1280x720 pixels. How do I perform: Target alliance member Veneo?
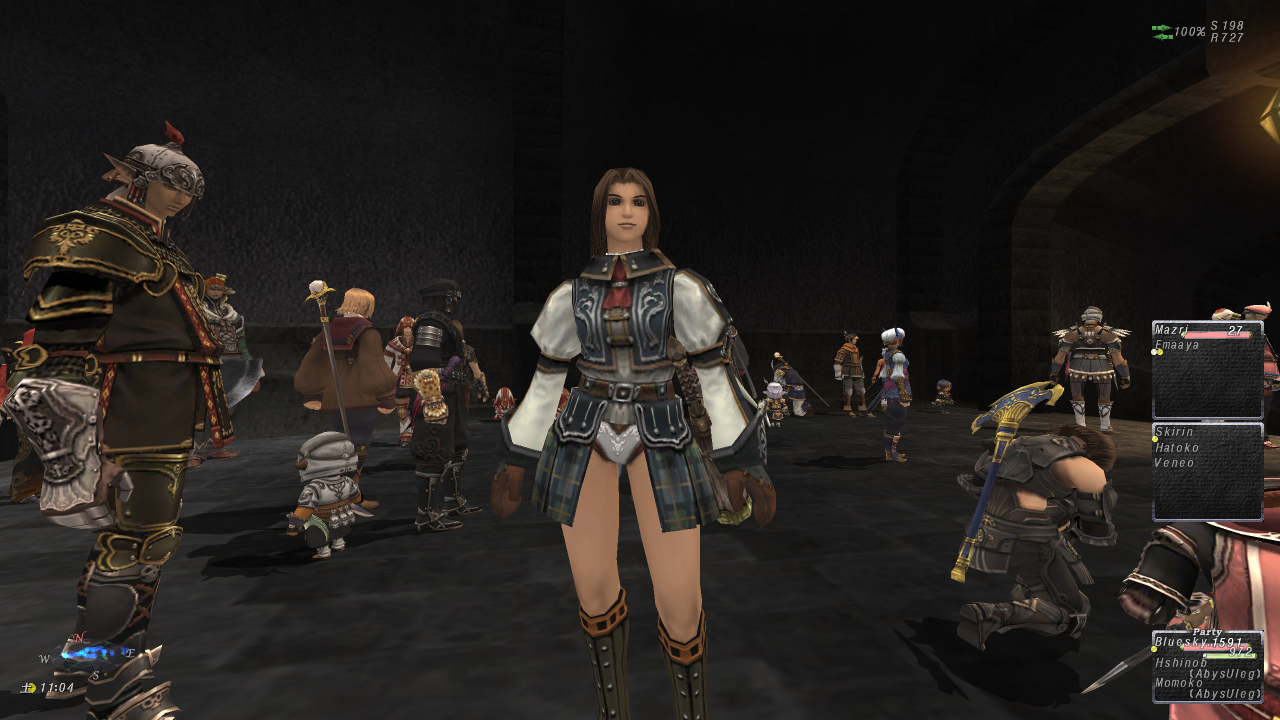pyautogui.click(x=1174, y=463)
